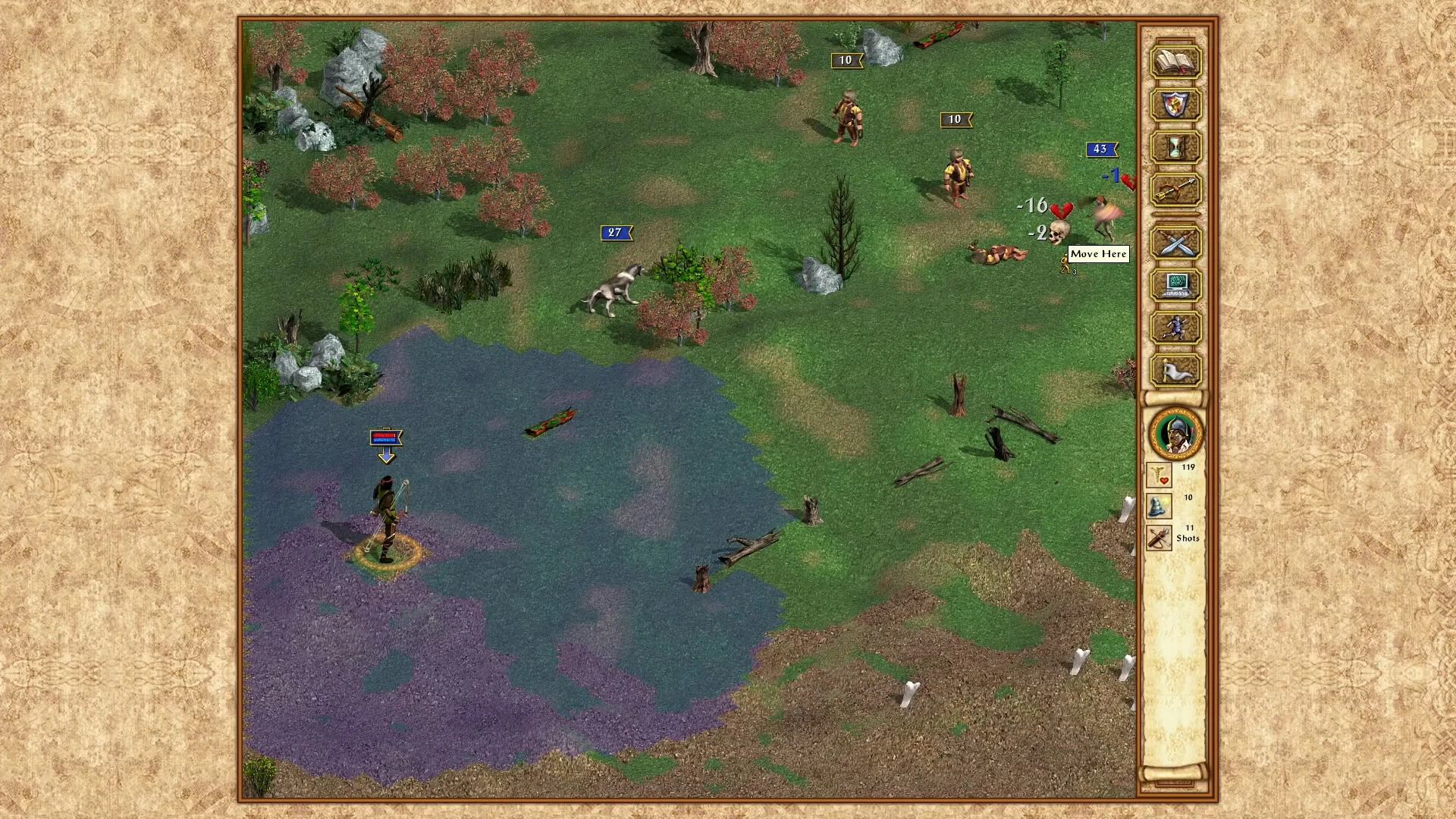Screen dimensions: 1456x819
Task: Click the wizard hat spell points icon
Action: (x=1159, y=507)
